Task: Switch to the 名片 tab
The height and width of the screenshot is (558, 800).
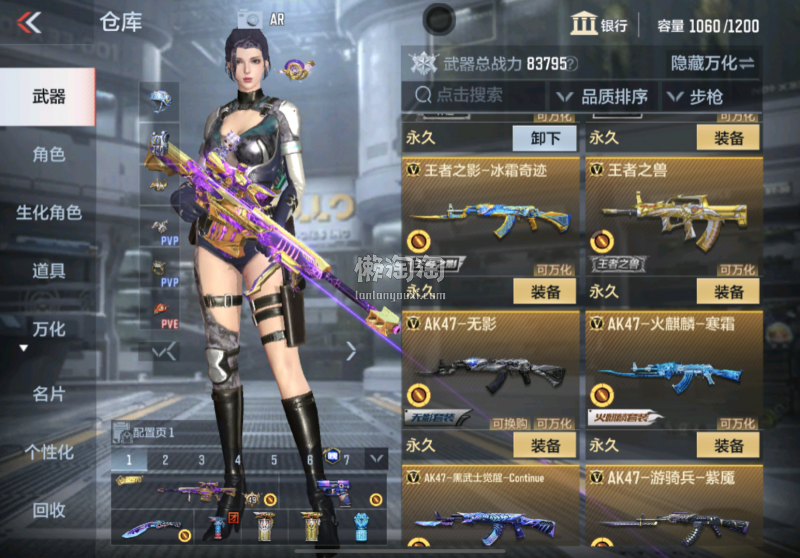Action: [x=48, y=394]
